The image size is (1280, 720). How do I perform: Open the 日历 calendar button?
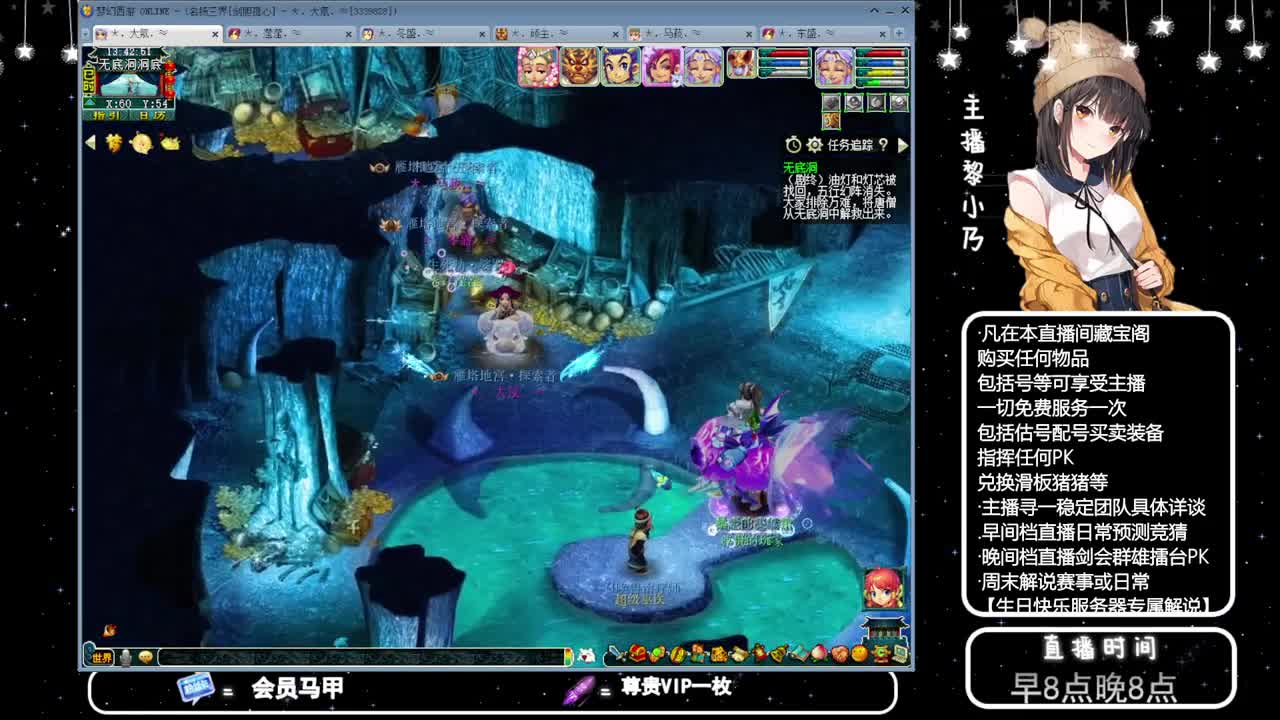[152, 115]
